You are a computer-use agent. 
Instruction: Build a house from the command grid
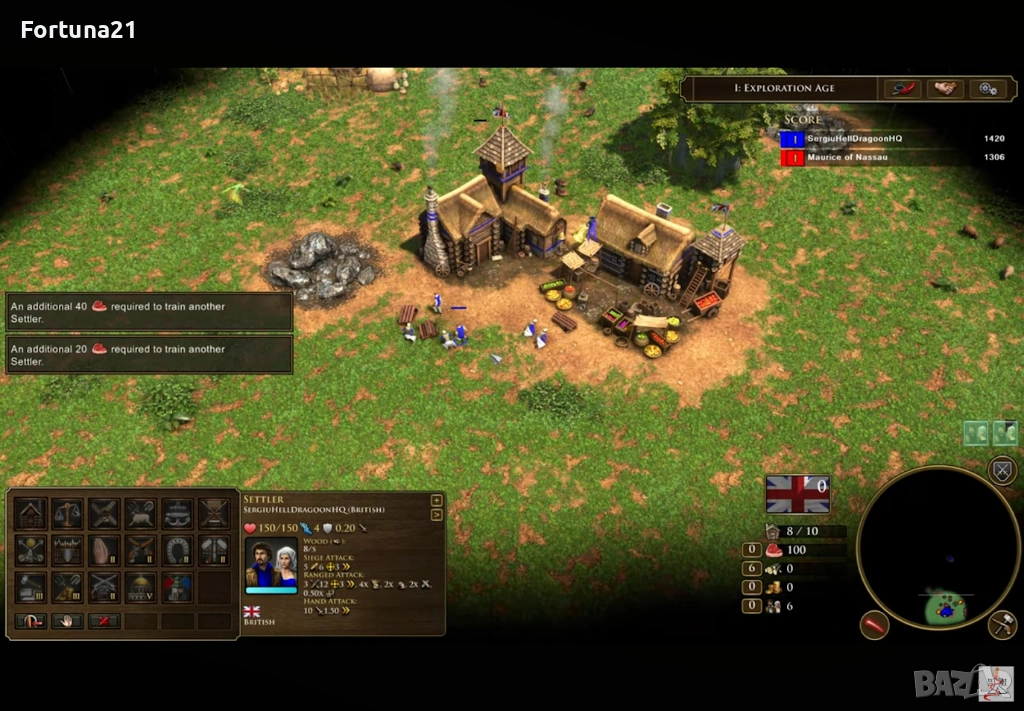coord(32,514)
